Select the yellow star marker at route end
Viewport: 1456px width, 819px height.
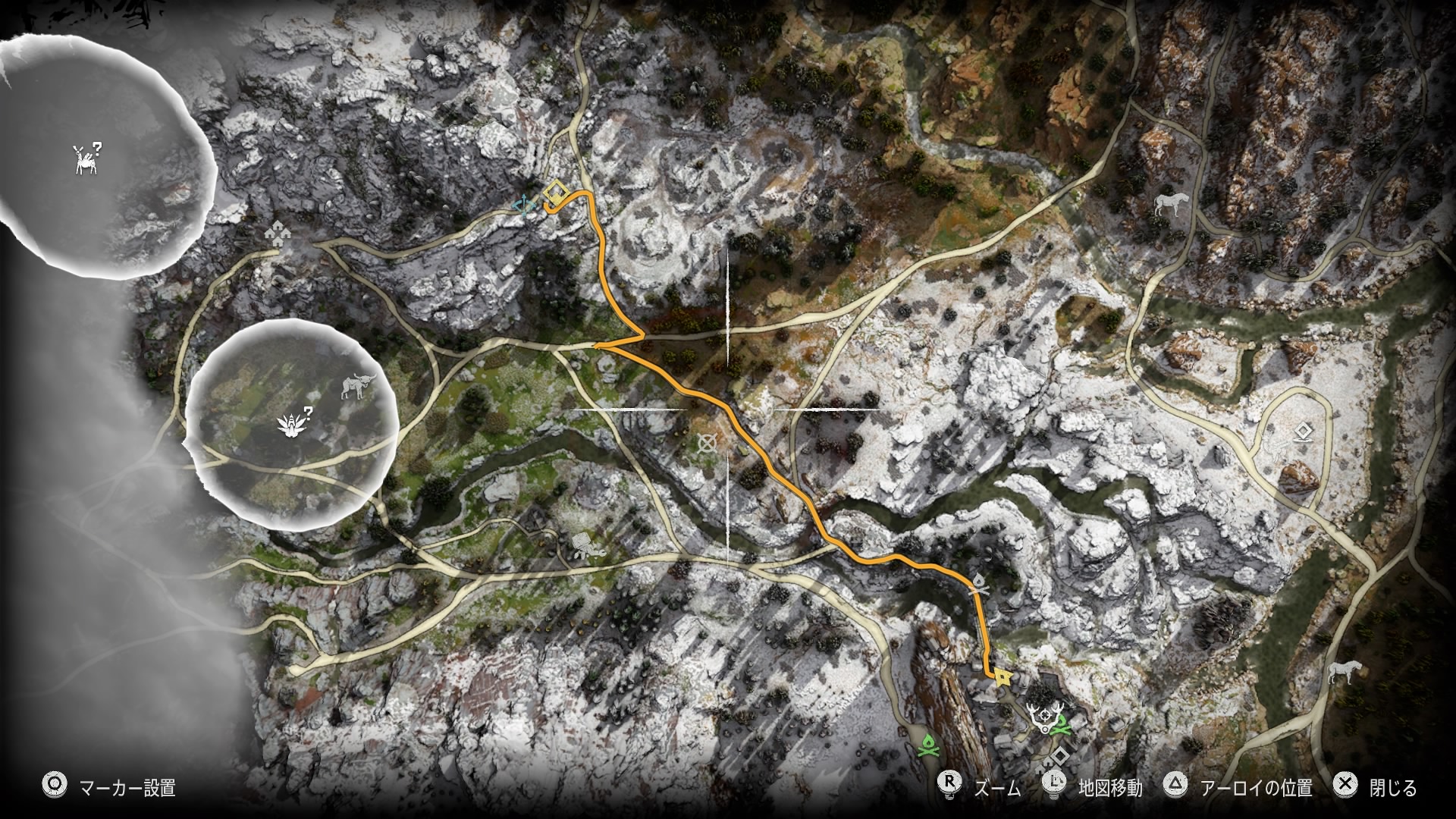click(x=1003, y=677)
